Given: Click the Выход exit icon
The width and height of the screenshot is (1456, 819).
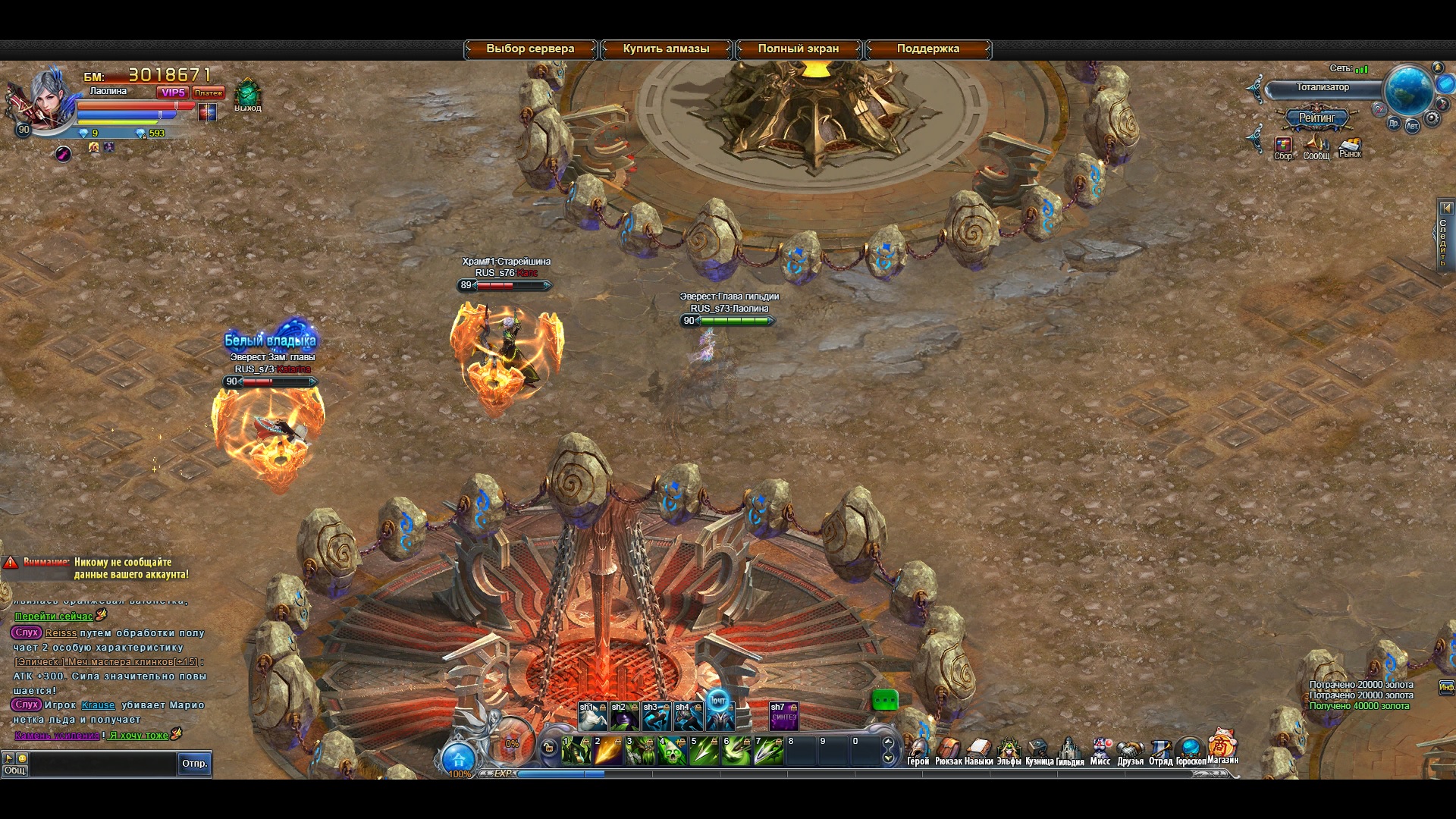Looking at the screenshot, I should pyautogui.click(x=247, y=96).
